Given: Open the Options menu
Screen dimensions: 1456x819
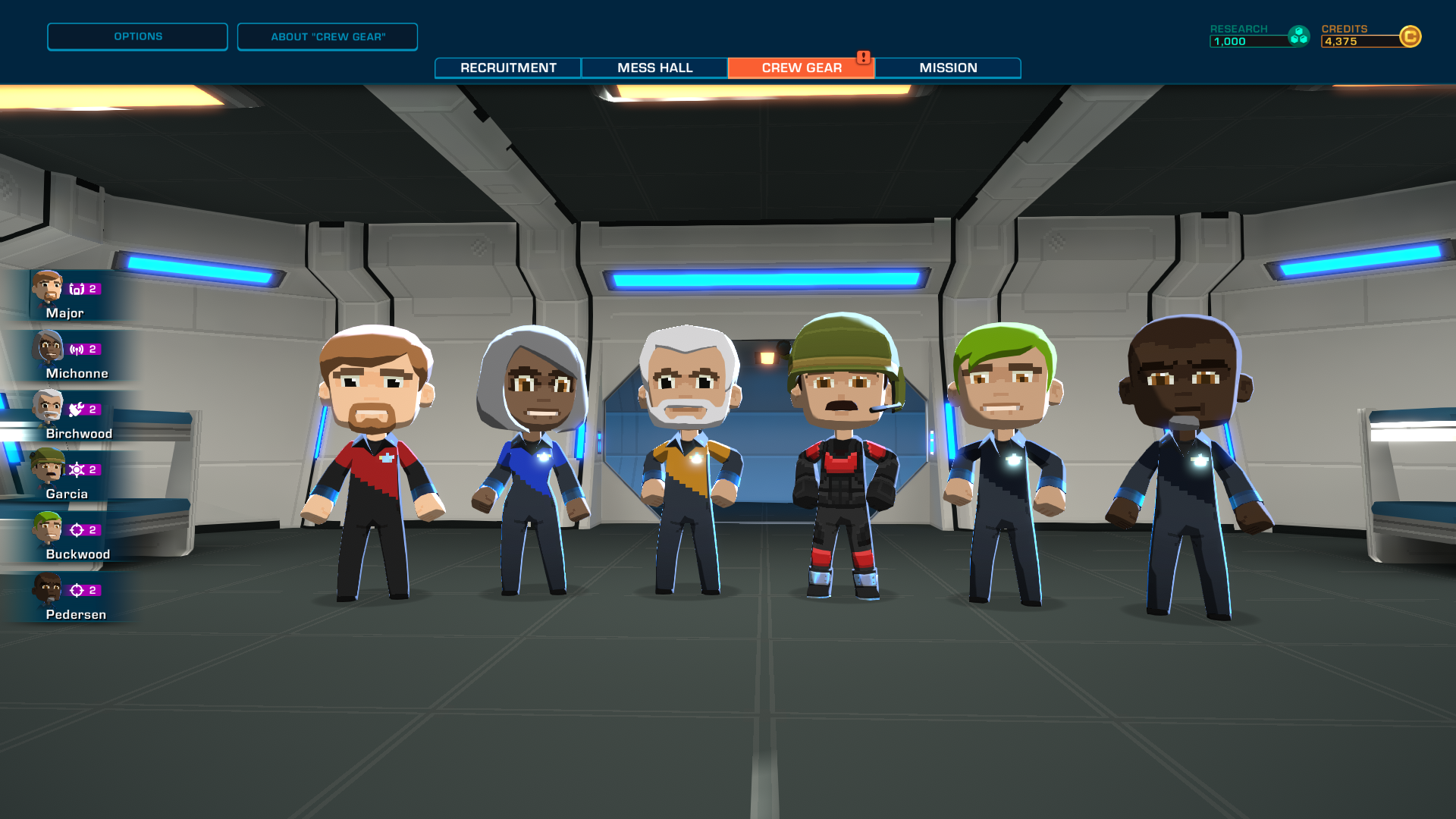Looking at the screenshot, I should coord(137,36).
